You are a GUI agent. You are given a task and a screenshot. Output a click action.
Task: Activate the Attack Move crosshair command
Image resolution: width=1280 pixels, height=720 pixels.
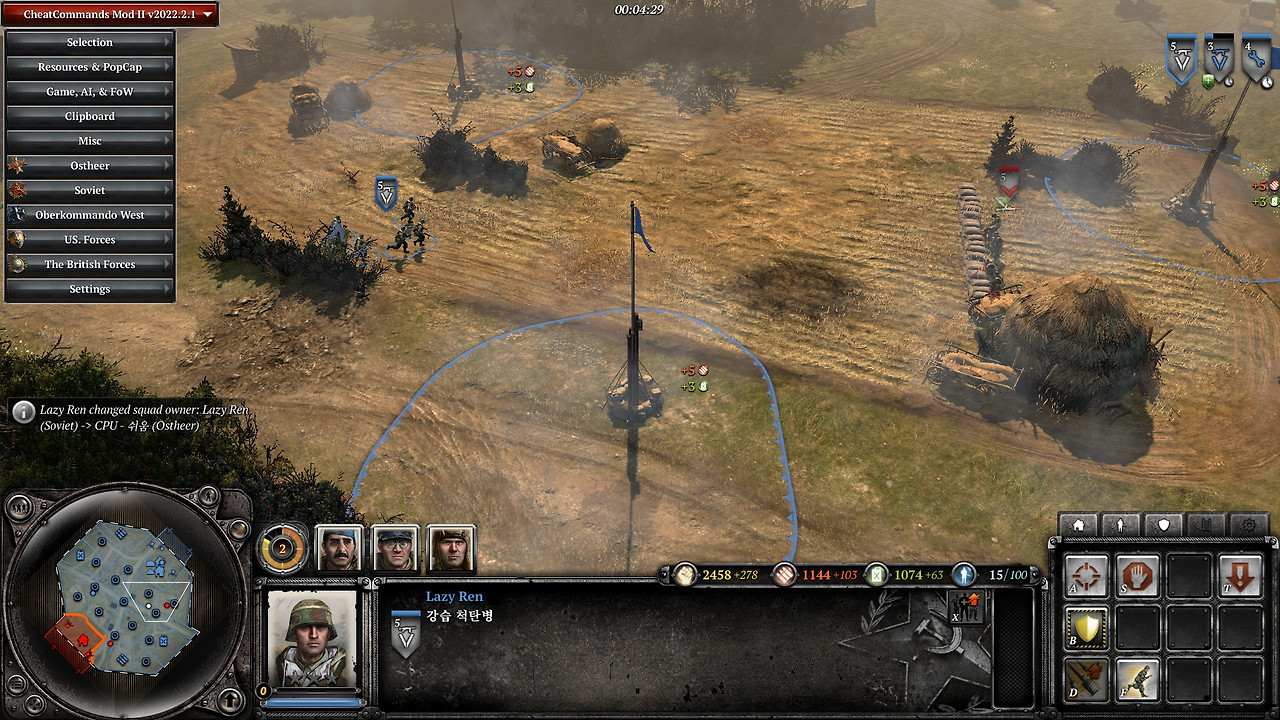point(1086,577)
